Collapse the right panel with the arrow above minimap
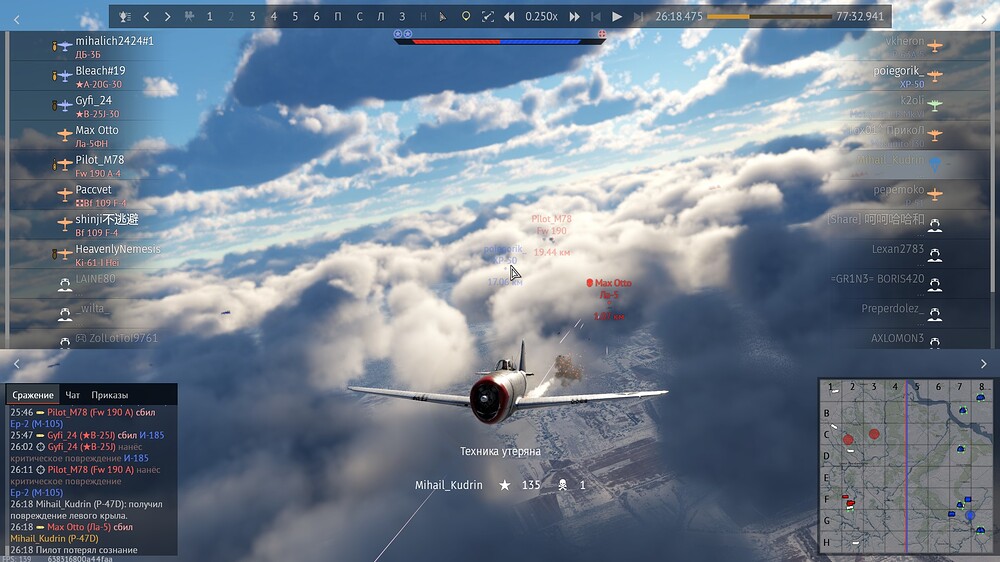 click(x=983, y=364)
